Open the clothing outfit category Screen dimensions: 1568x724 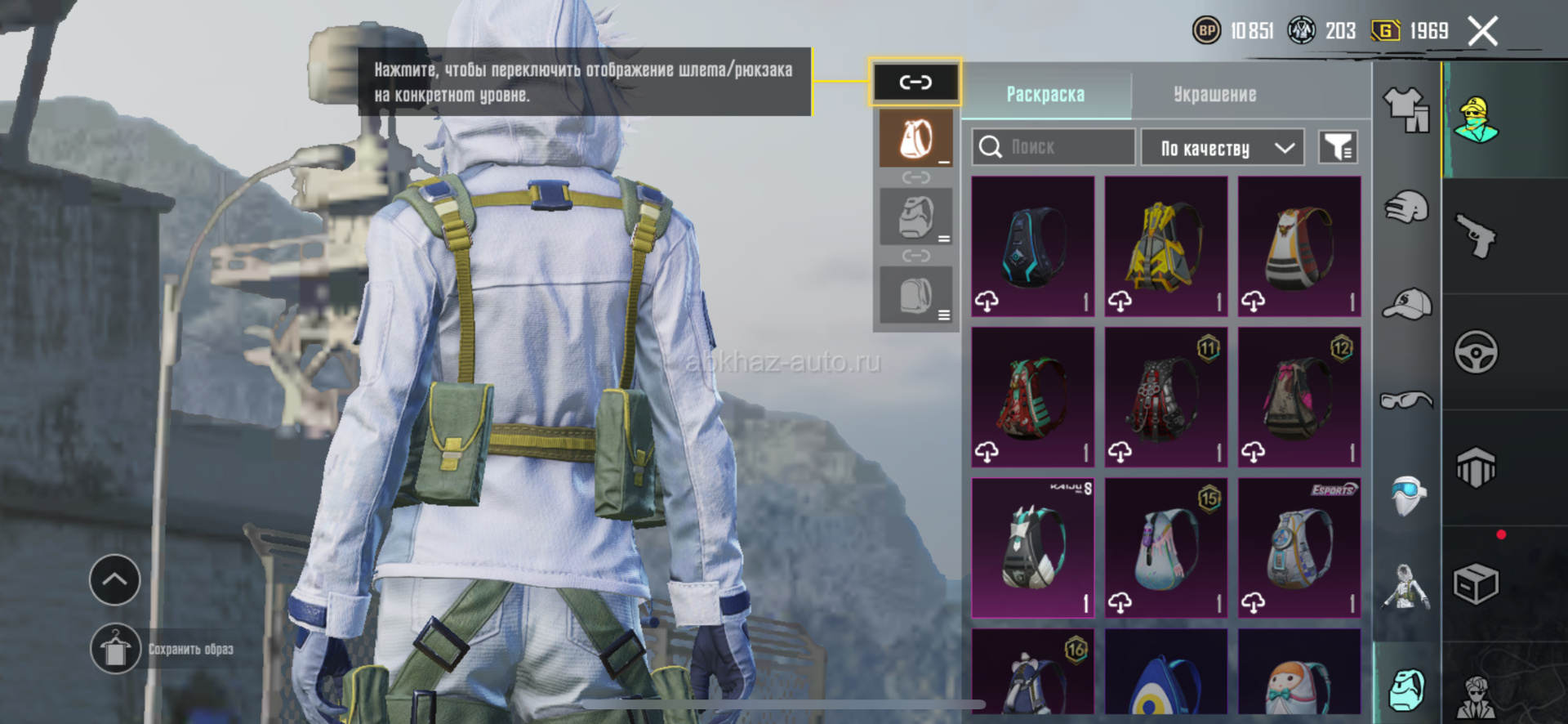tap(1406, 109)
